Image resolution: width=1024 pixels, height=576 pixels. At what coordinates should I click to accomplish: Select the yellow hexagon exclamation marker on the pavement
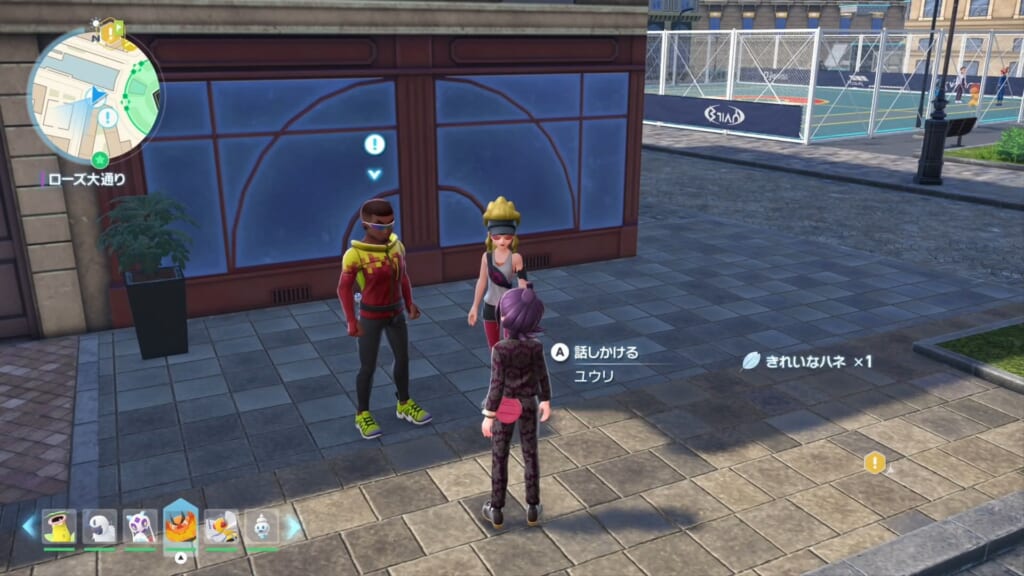[875, 462]
